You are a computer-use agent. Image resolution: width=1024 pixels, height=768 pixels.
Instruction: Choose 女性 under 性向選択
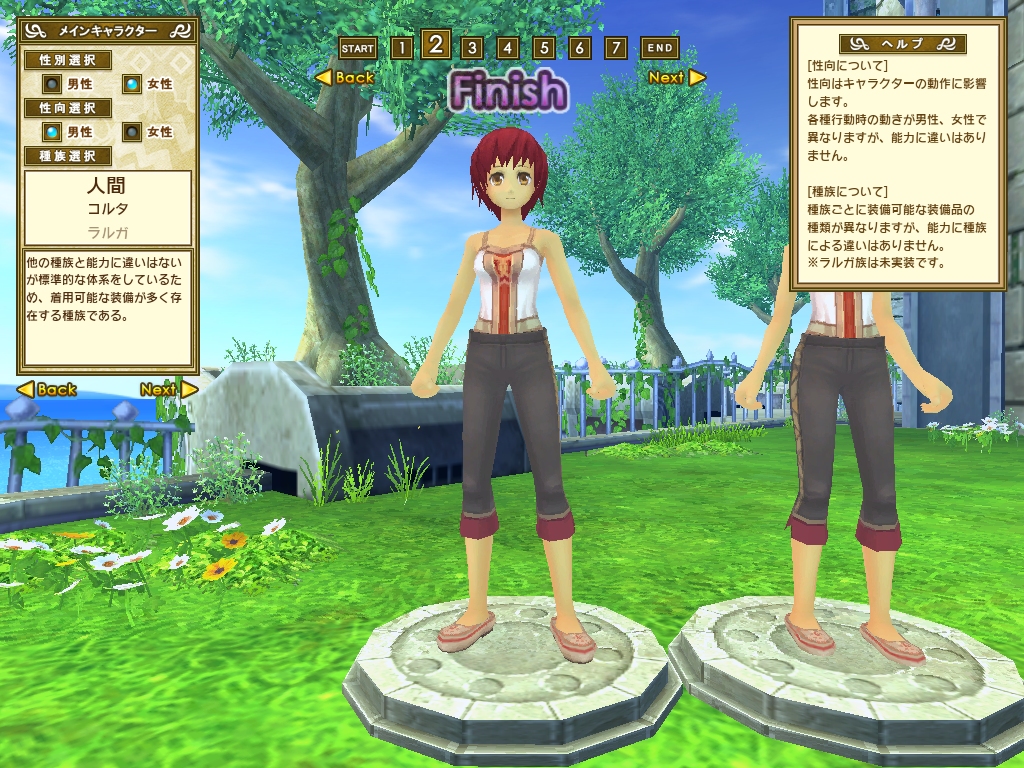(x=132, y=131)
